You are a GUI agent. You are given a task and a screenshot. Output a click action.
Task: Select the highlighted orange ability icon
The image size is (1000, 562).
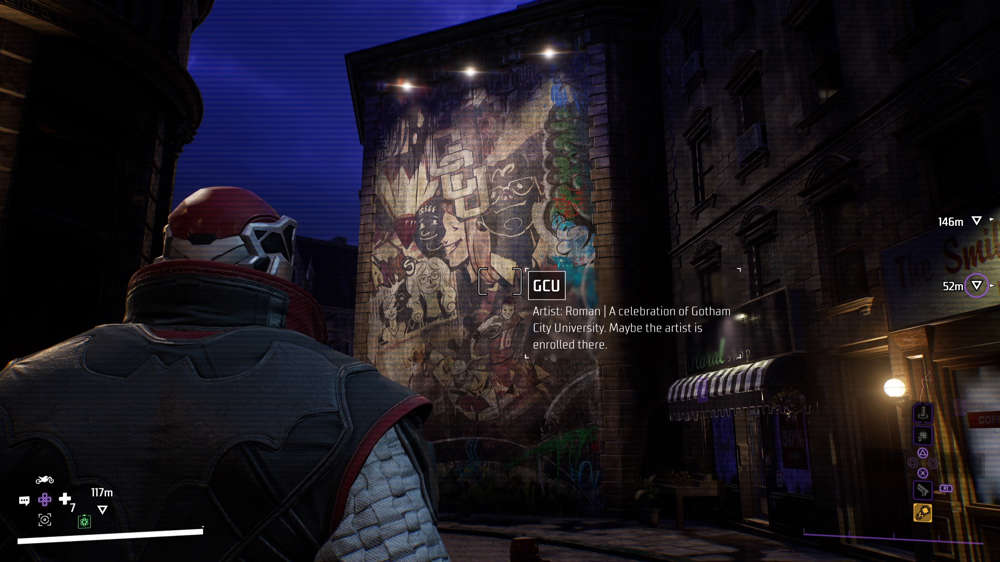point(922,513)
